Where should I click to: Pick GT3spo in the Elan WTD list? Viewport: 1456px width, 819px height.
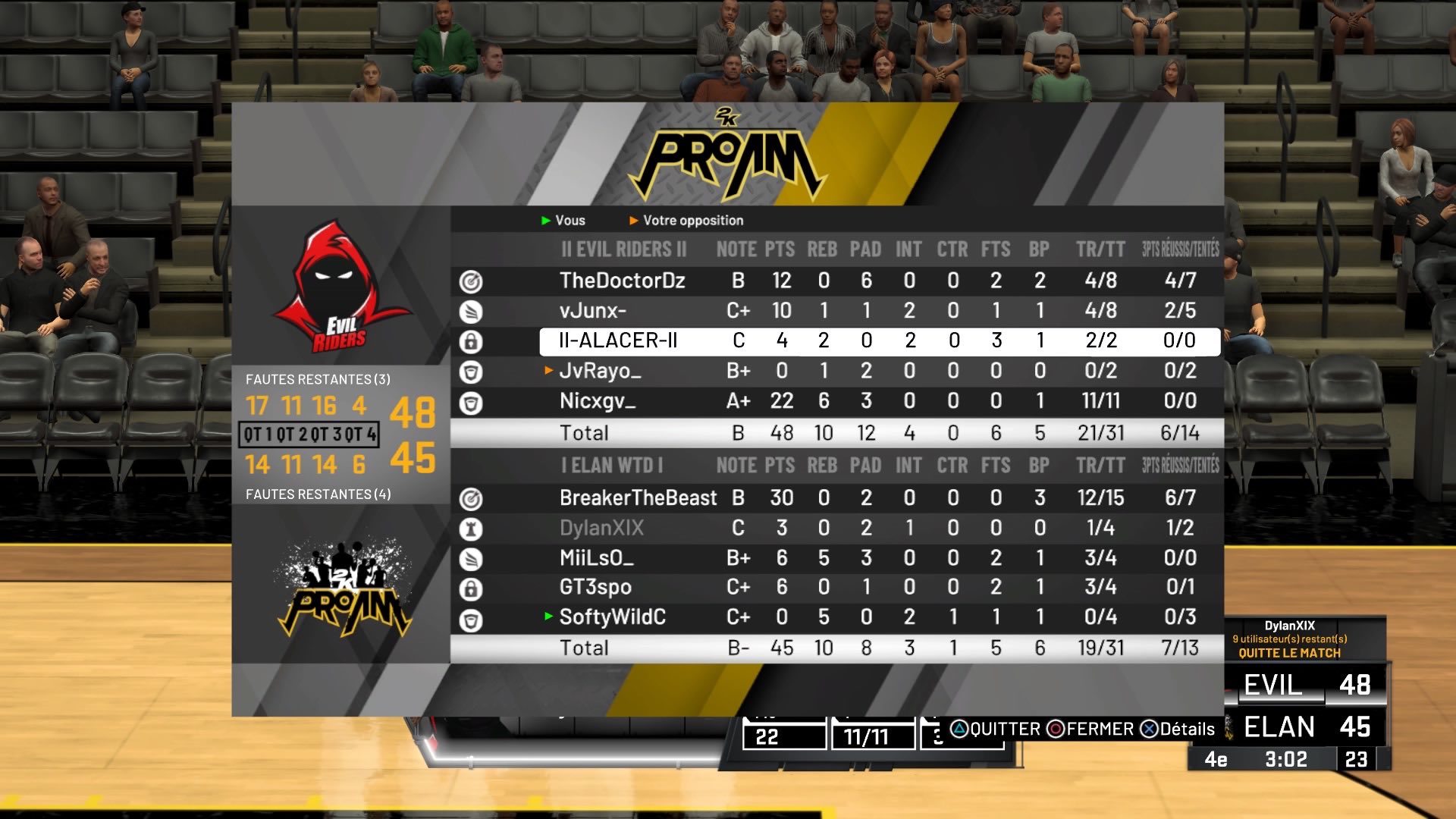pos(595,588)
